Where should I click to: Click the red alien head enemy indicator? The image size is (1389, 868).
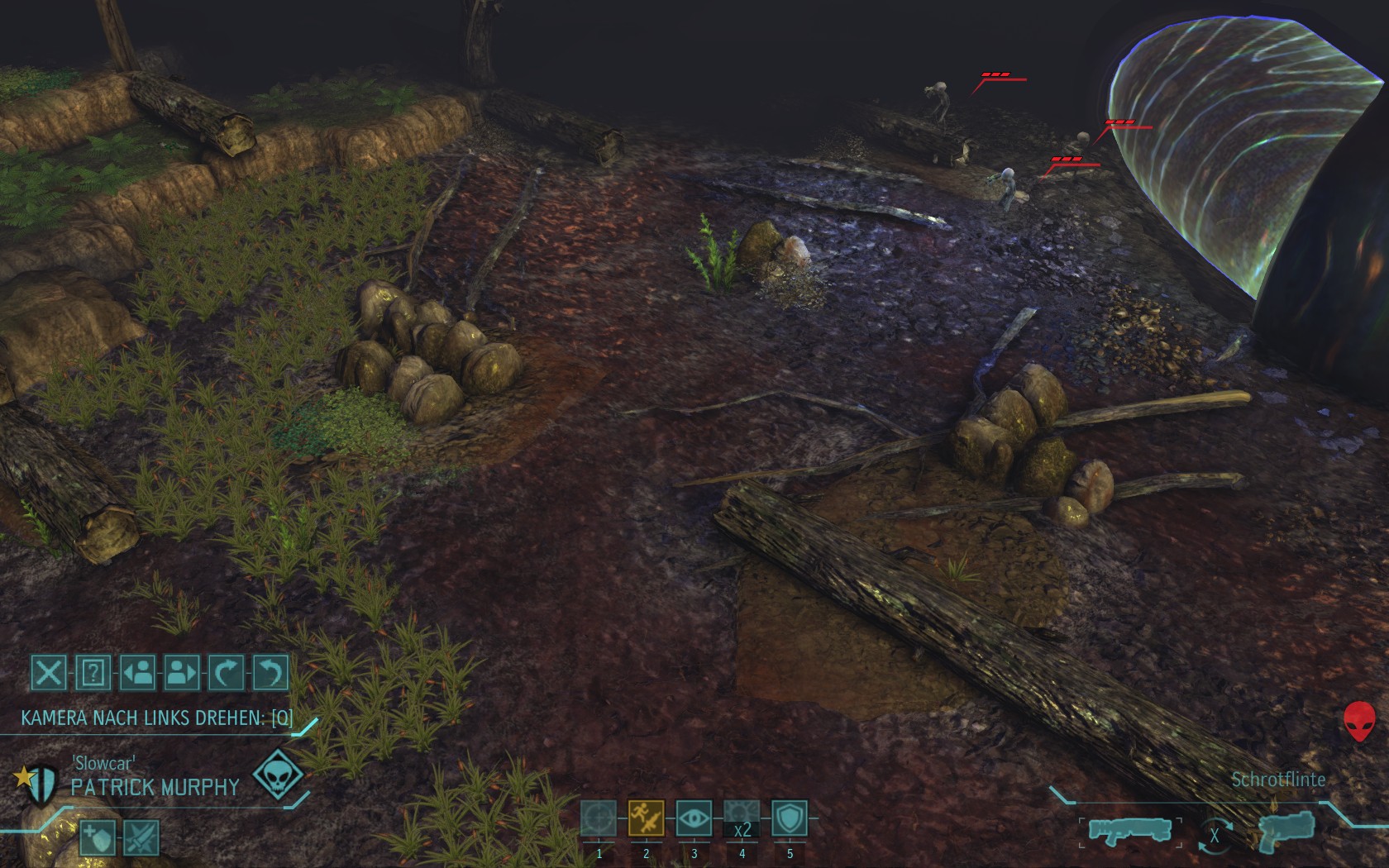coord(1359,721)
